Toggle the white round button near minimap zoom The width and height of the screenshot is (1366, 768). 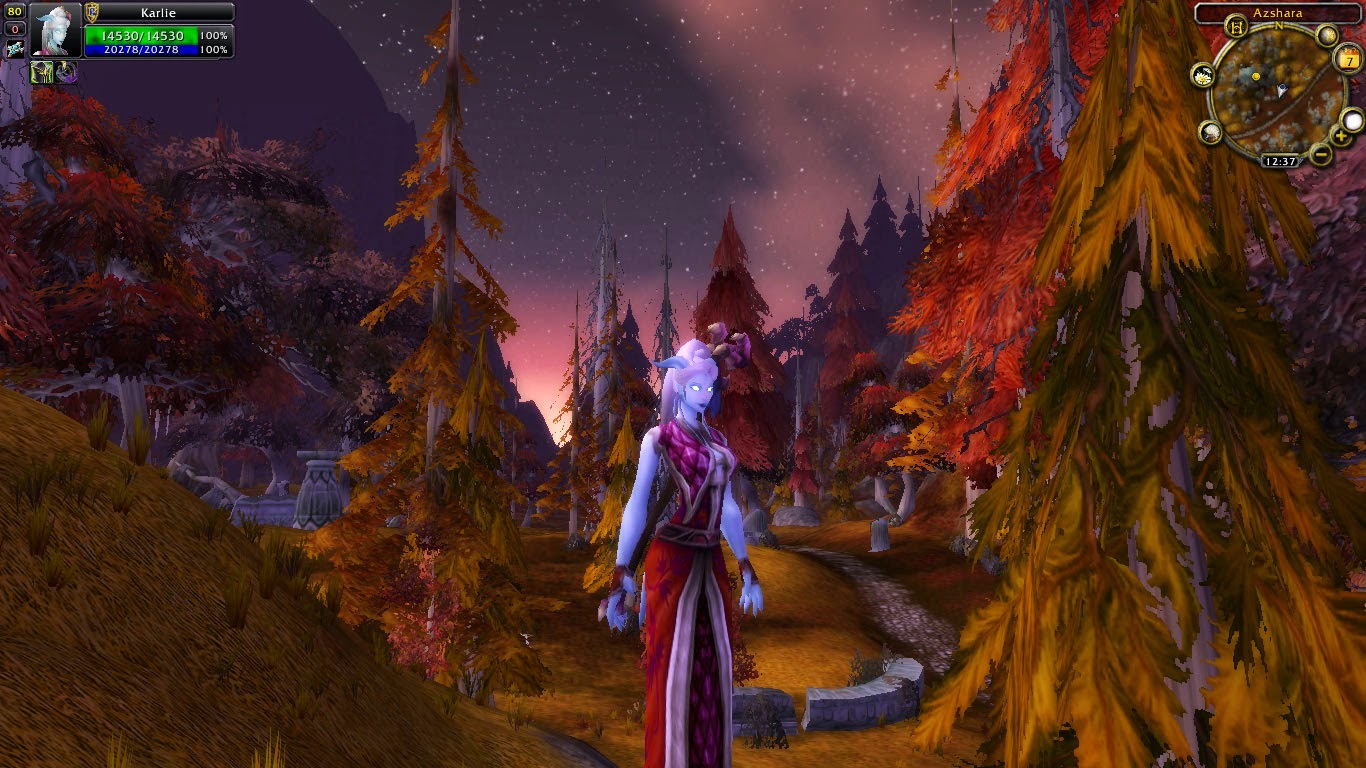(x=1352, y=121)
